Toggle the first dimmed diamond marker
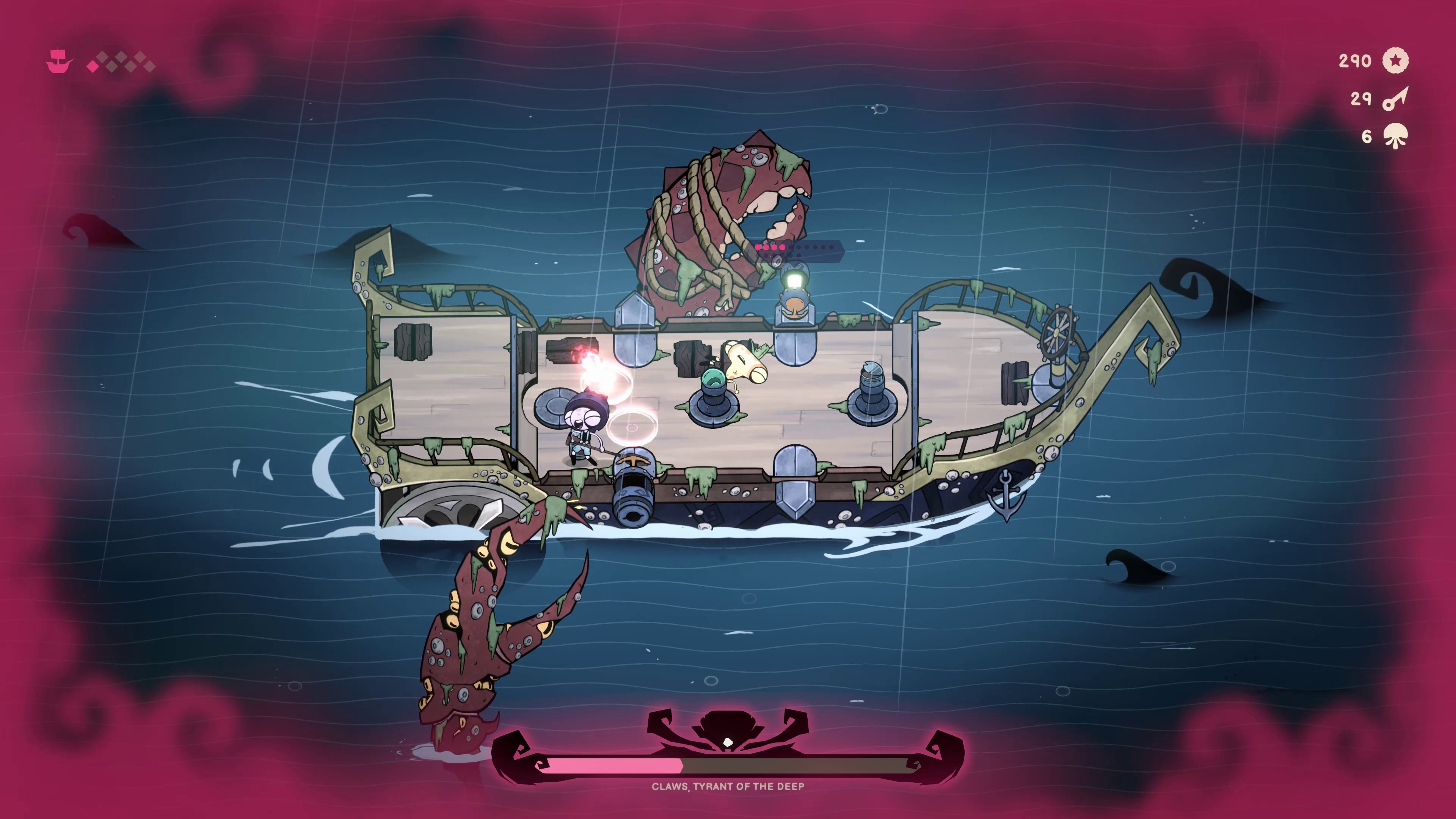 (x=103, y=56)
